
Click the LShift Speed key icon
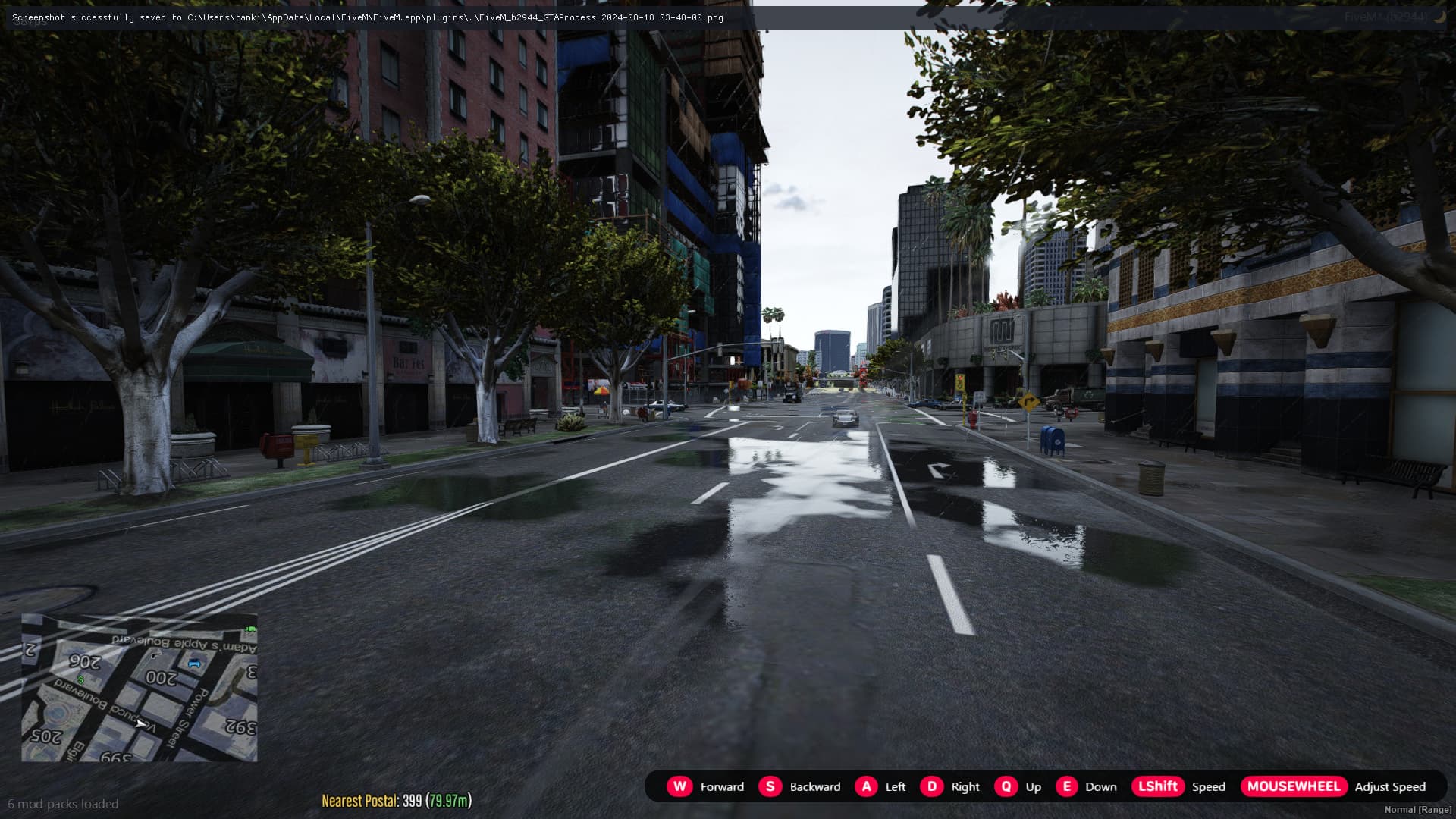[1158, 786]
